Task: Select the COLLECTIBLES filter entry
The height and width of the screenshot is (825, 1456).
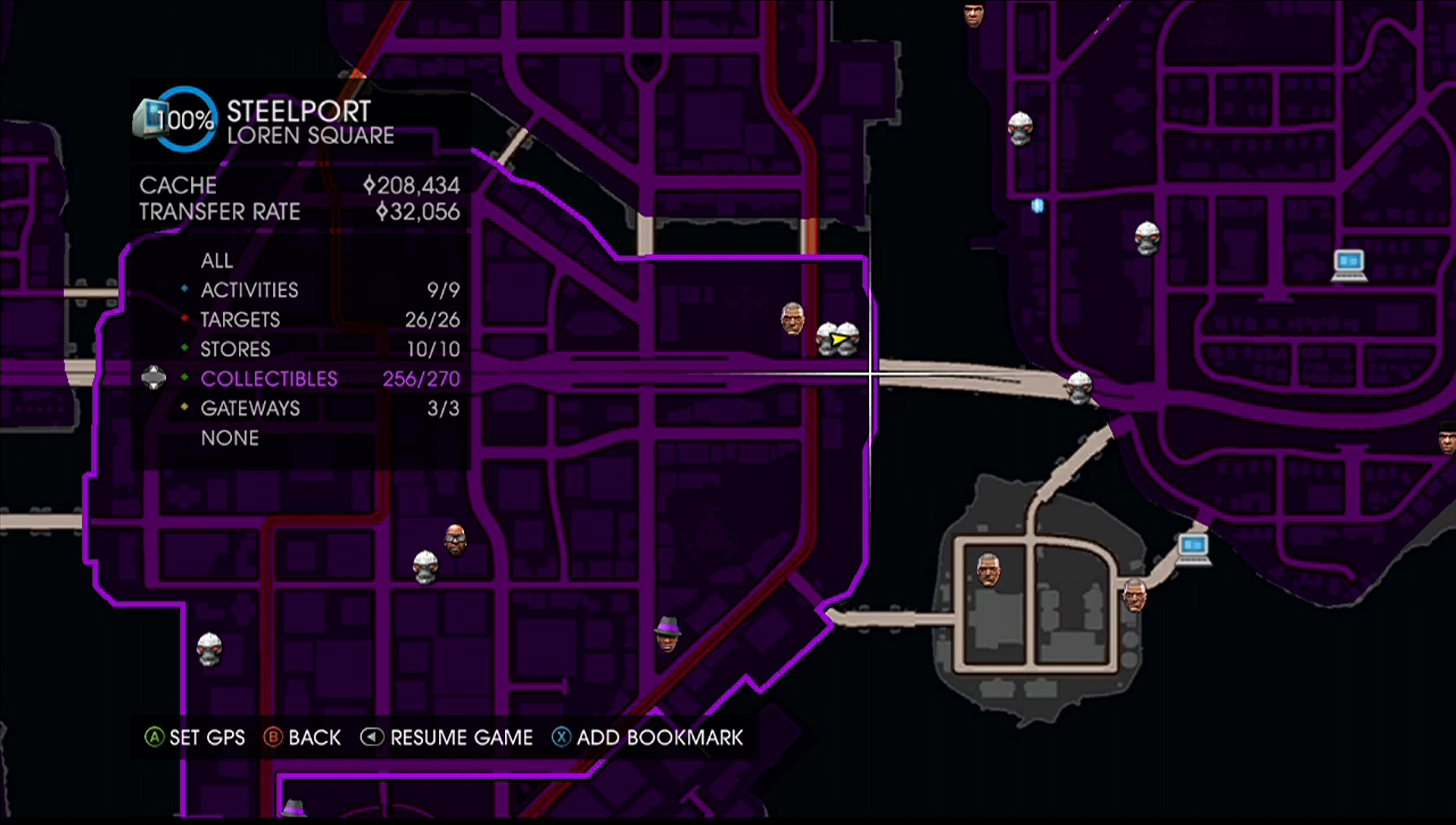Action: [x=268, y=378]
